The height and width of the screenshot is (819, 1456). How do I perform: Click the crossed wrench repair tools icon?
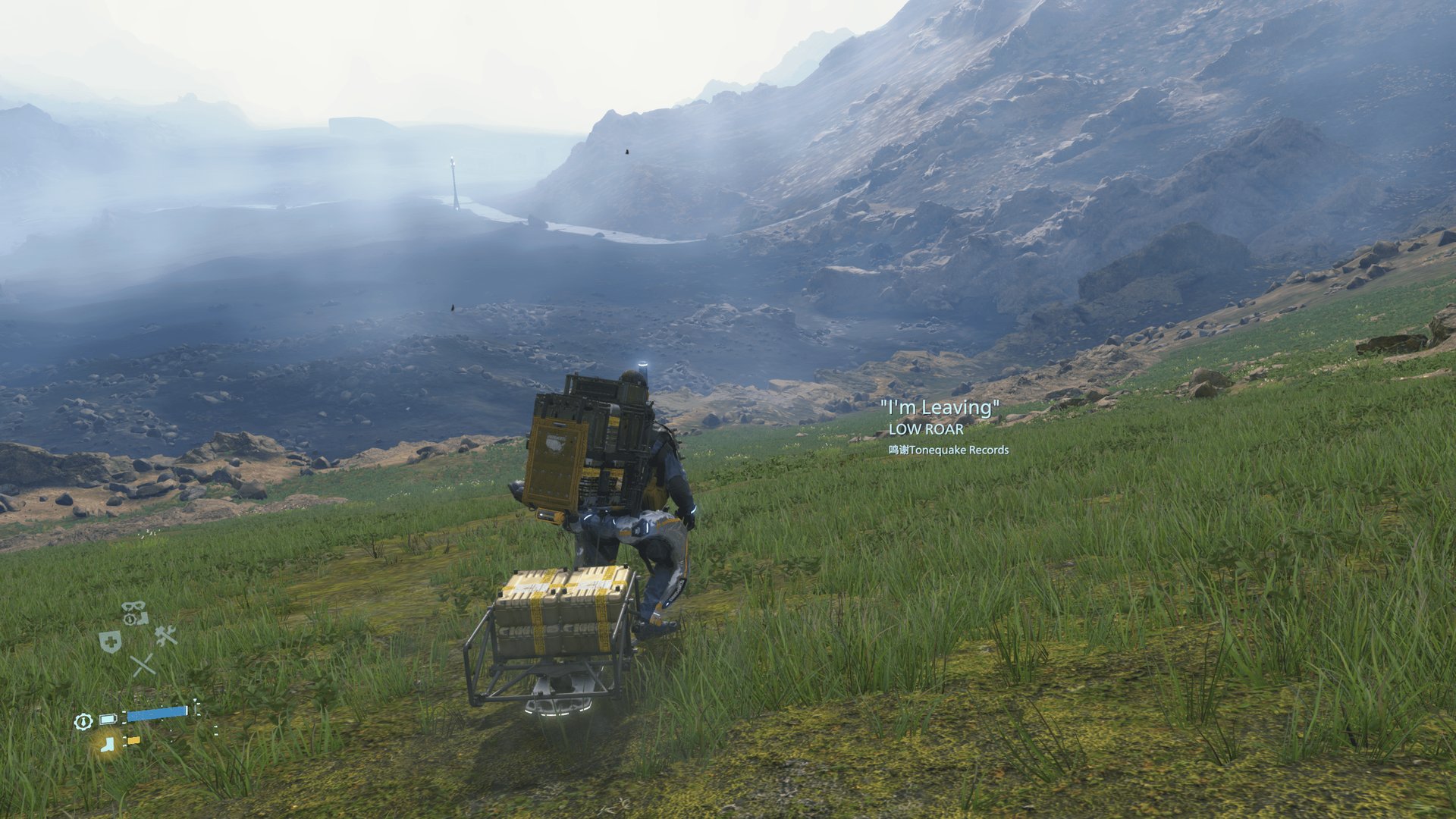(x=165, y=637)
